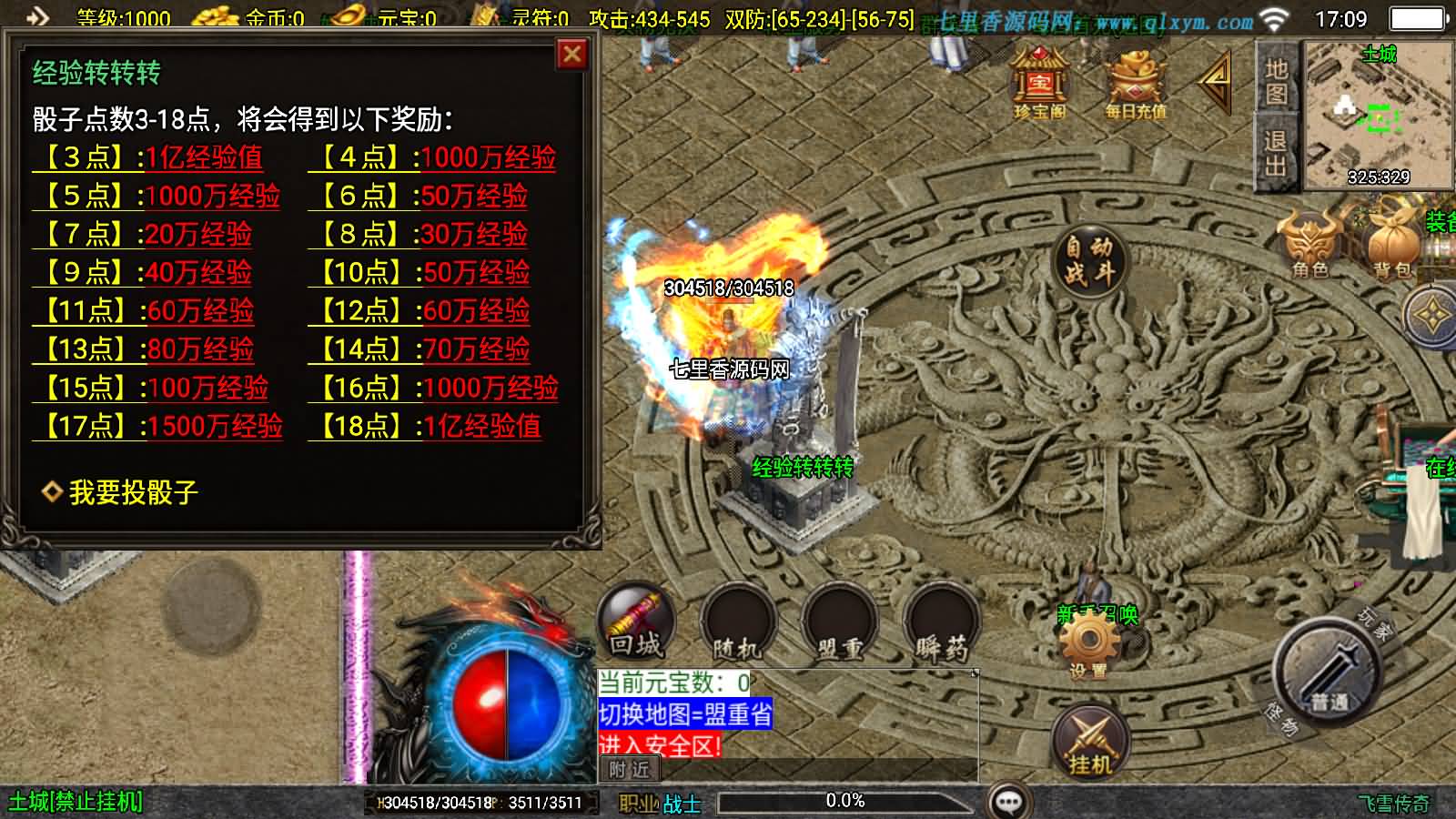Open the chat bubble icon in bottom bar

[1006, 800]
